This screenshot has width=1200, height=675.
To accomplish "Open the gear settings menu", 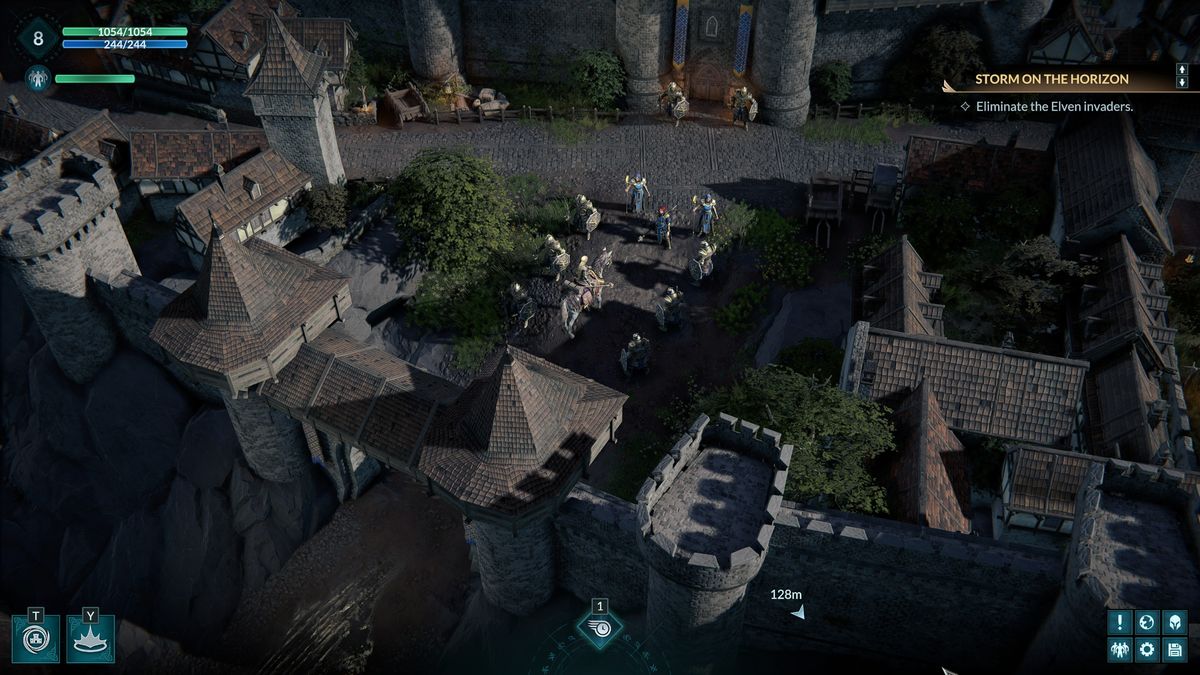I will [1147, 650].
